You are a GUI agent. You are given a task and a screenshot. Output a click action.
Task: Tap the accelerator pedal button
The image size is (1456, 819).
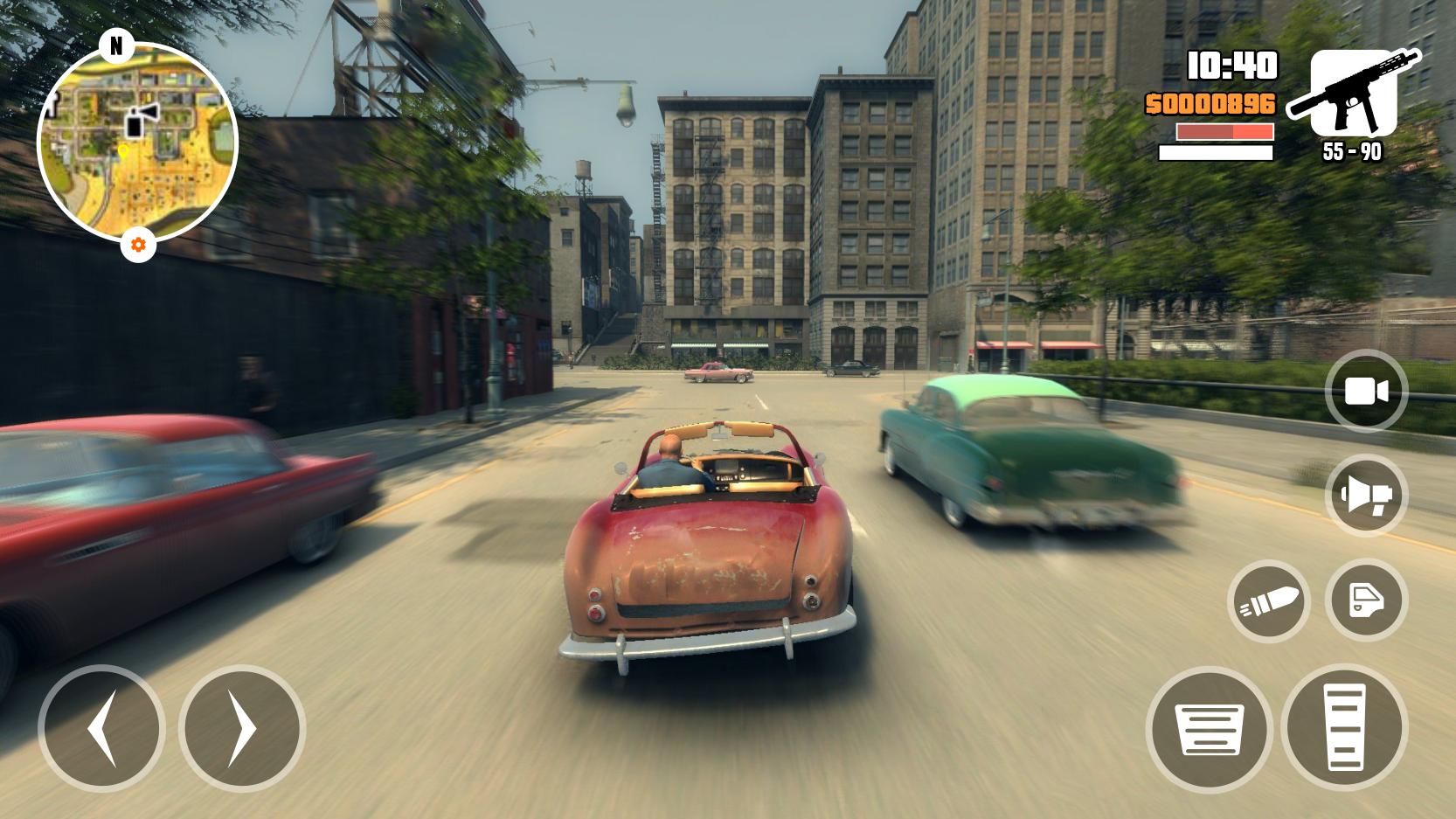pos(1344,728)
